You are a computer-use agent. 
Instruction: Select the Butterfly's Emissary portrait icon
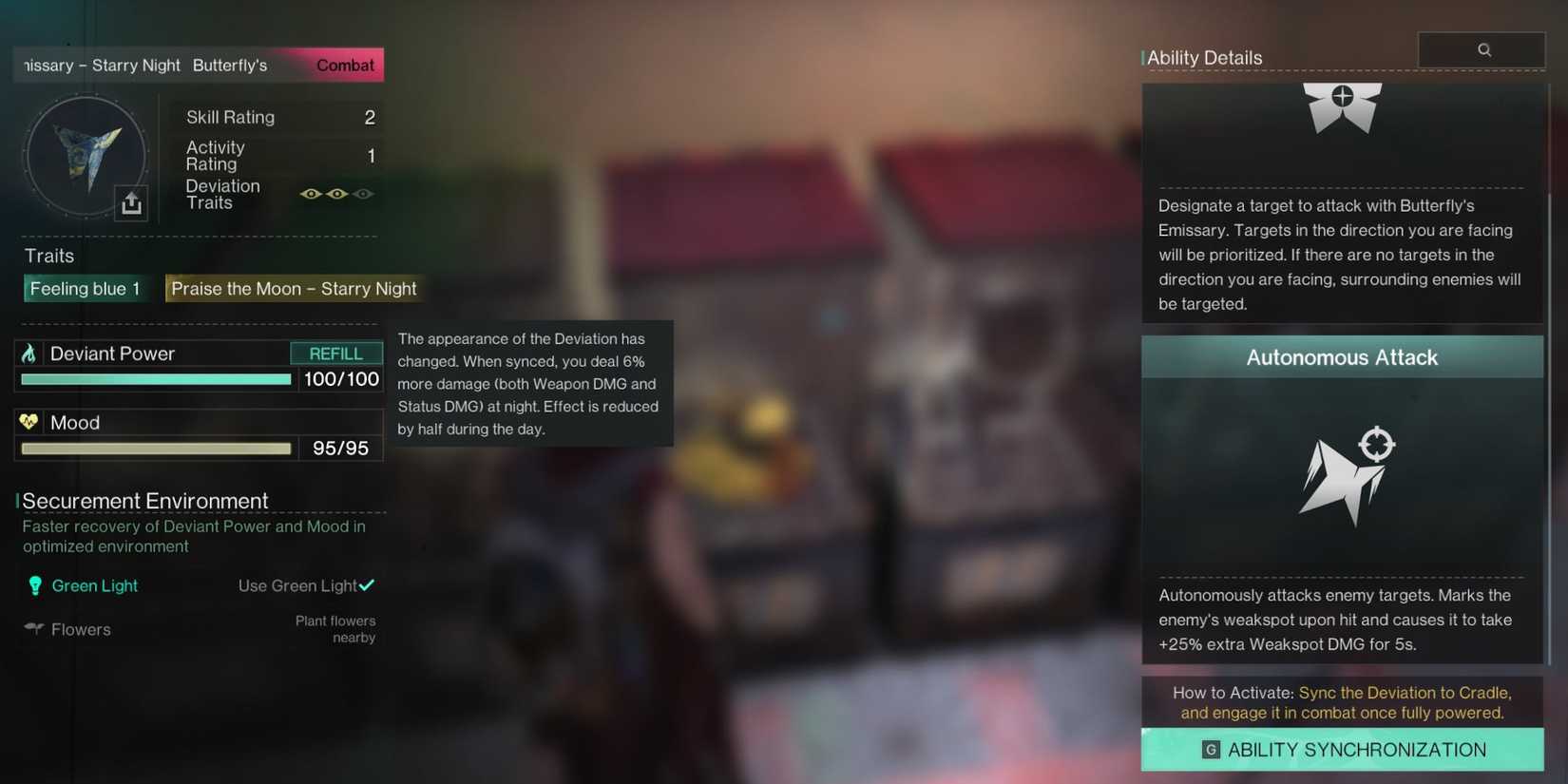[x=86, y=155]
